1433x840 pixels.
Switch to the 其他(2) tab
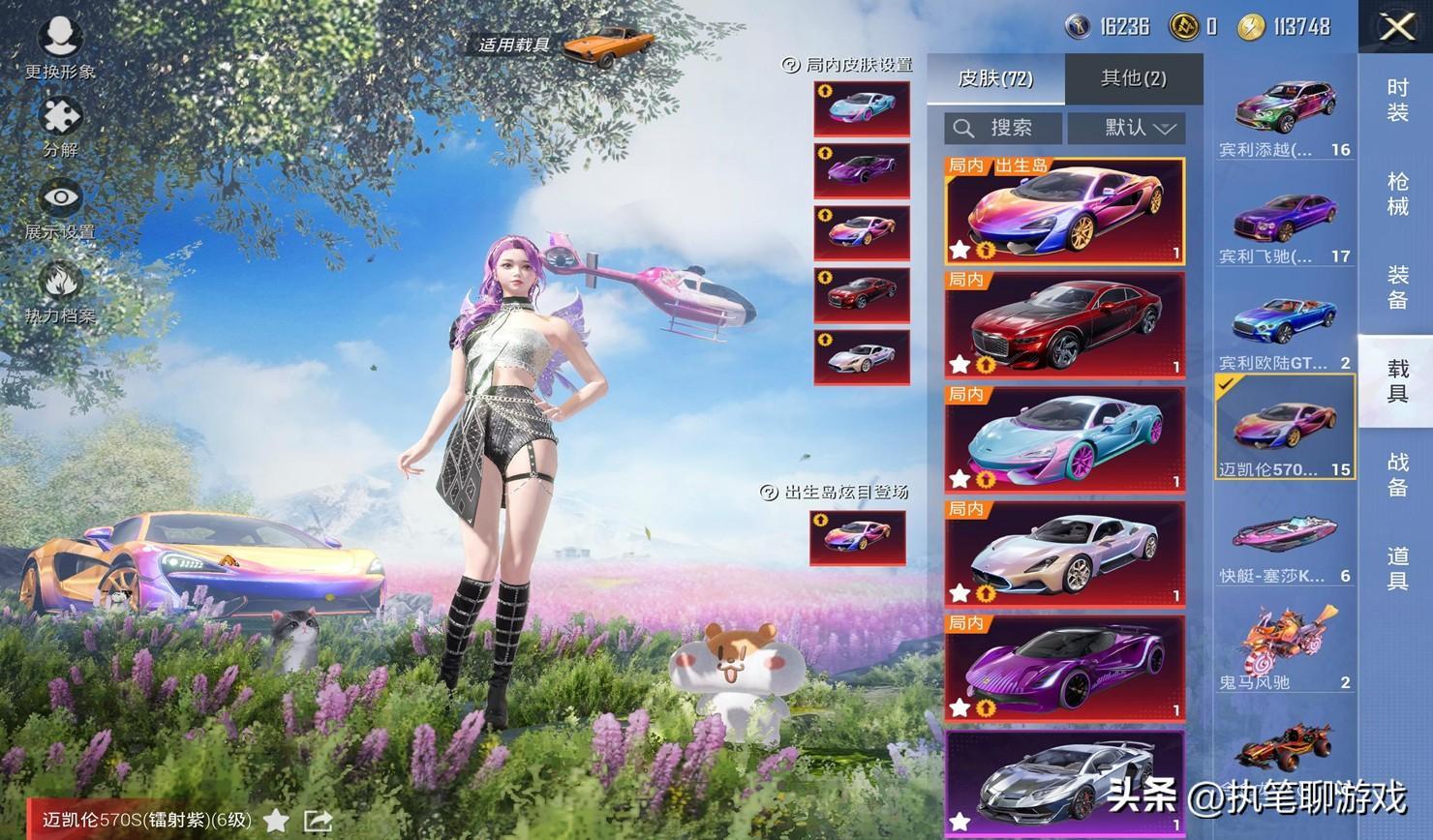[1133, 78]
